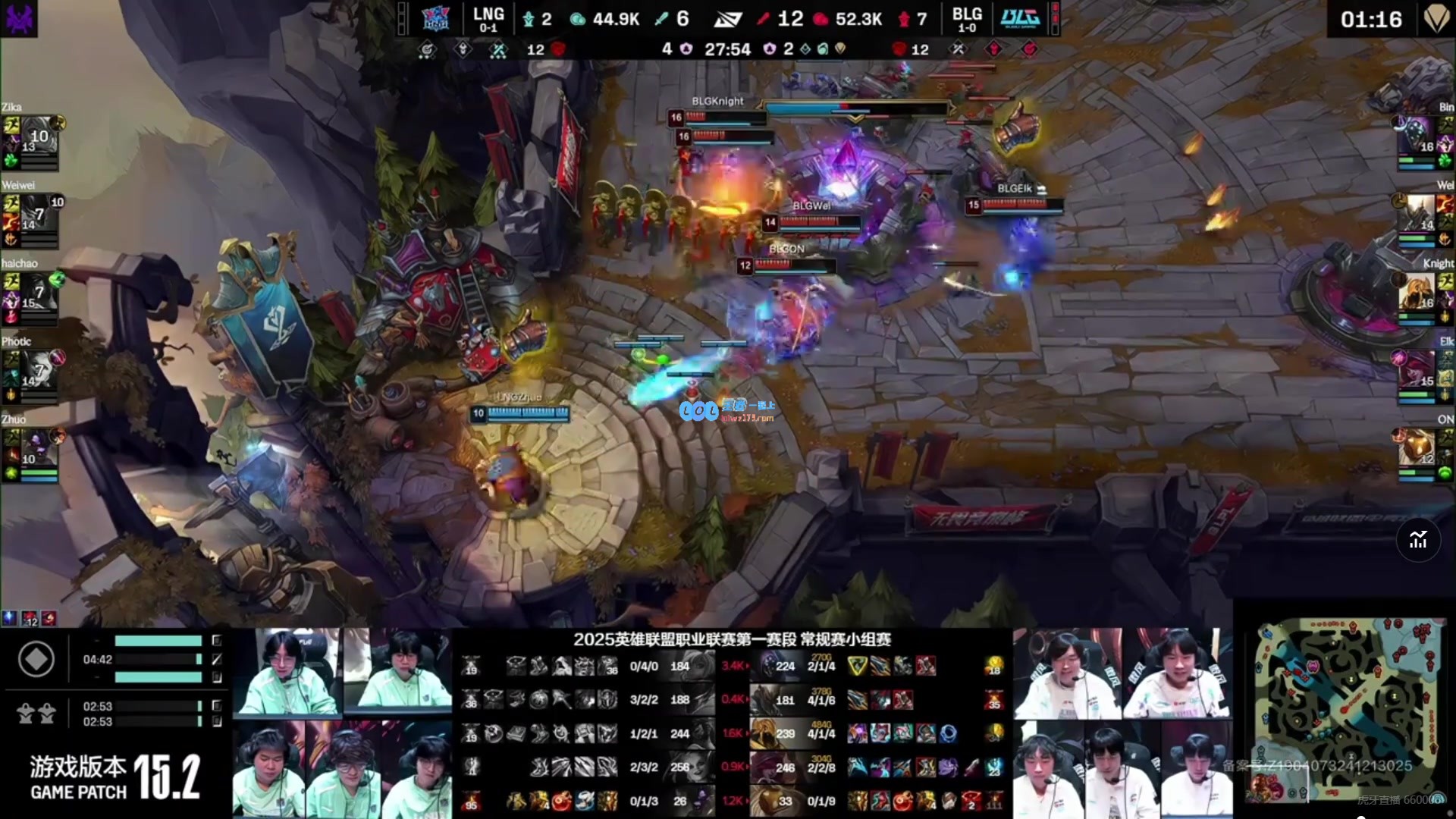Choose Photic's champion portrait
1456x819 pixels.
pos(39,370)
